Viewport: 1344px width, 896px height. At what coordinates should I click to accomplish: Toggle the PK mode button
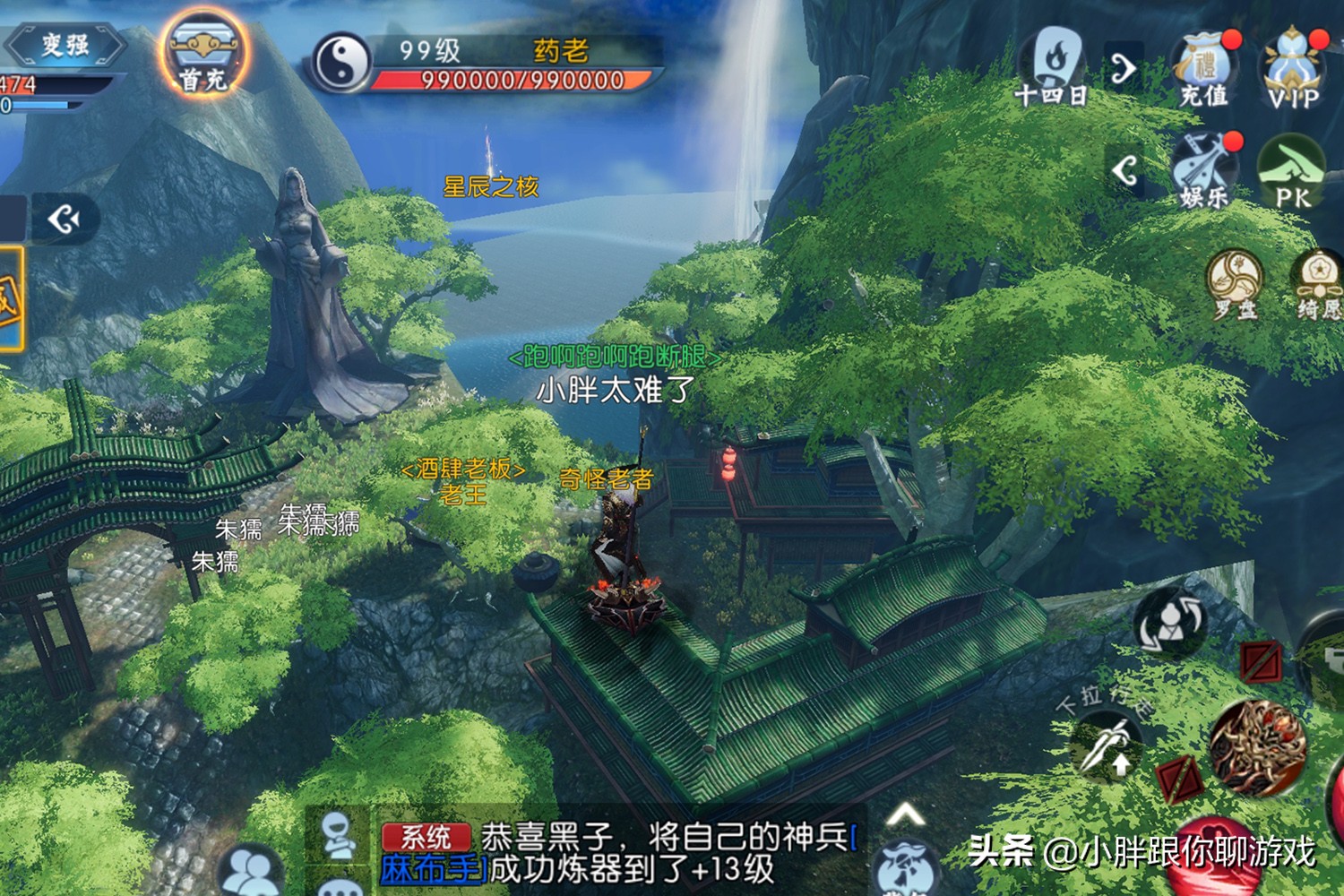[x=1292, y=172]
